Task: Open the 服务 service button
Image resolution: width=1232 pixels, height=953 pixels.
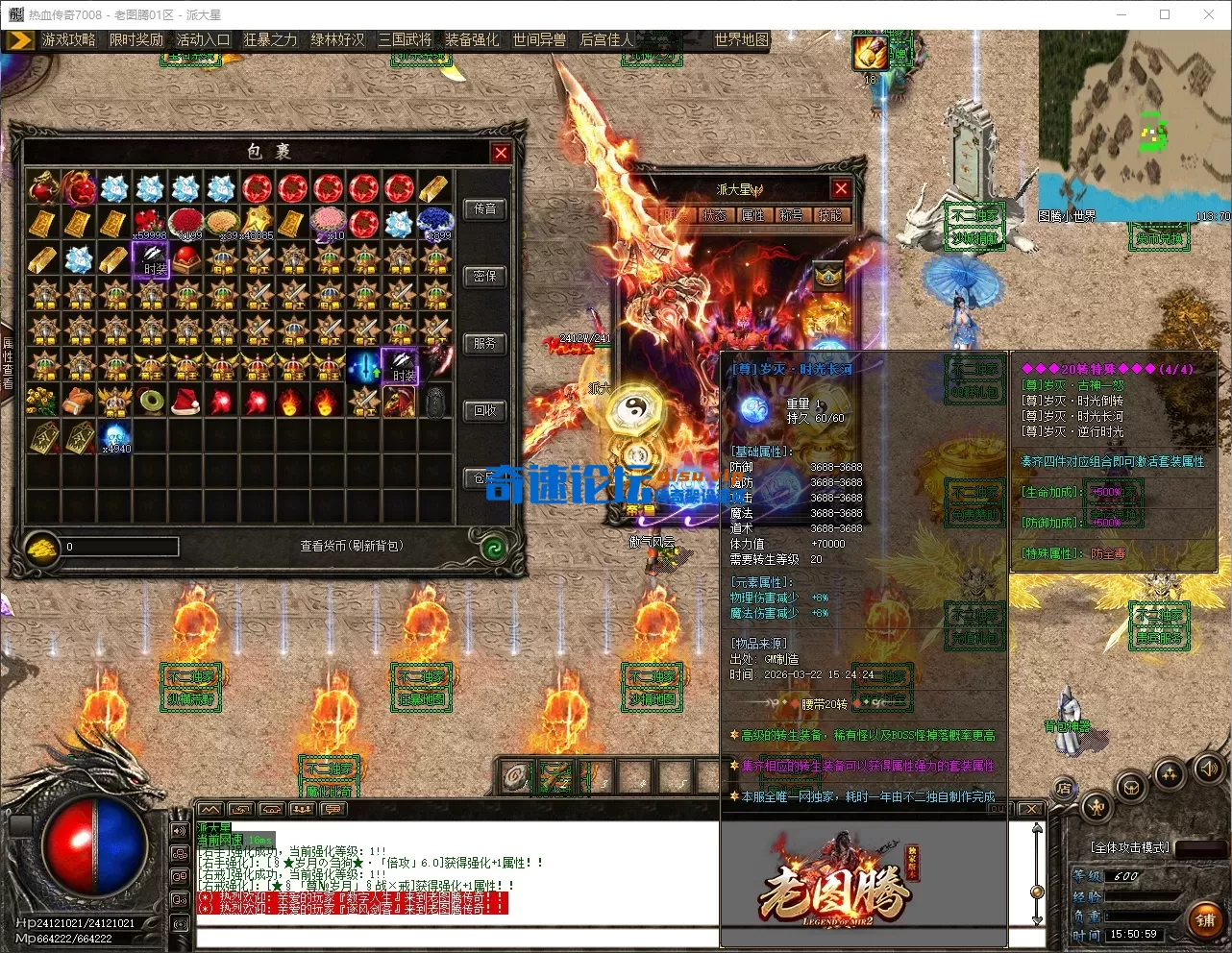Action: (485, 343)
